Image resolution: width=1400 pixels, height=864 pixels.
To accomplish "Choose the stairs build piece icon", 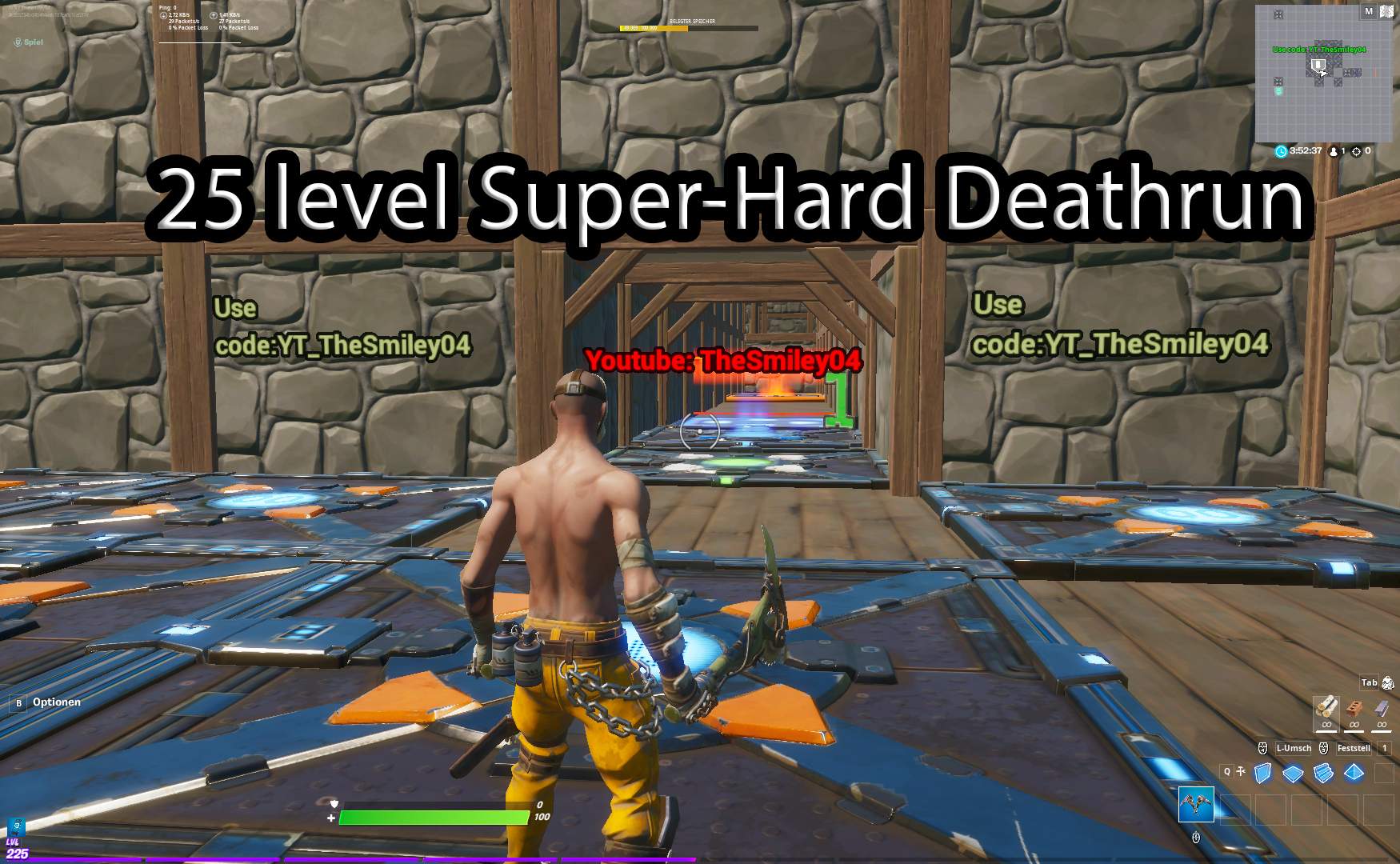I will pos(1322,773).
